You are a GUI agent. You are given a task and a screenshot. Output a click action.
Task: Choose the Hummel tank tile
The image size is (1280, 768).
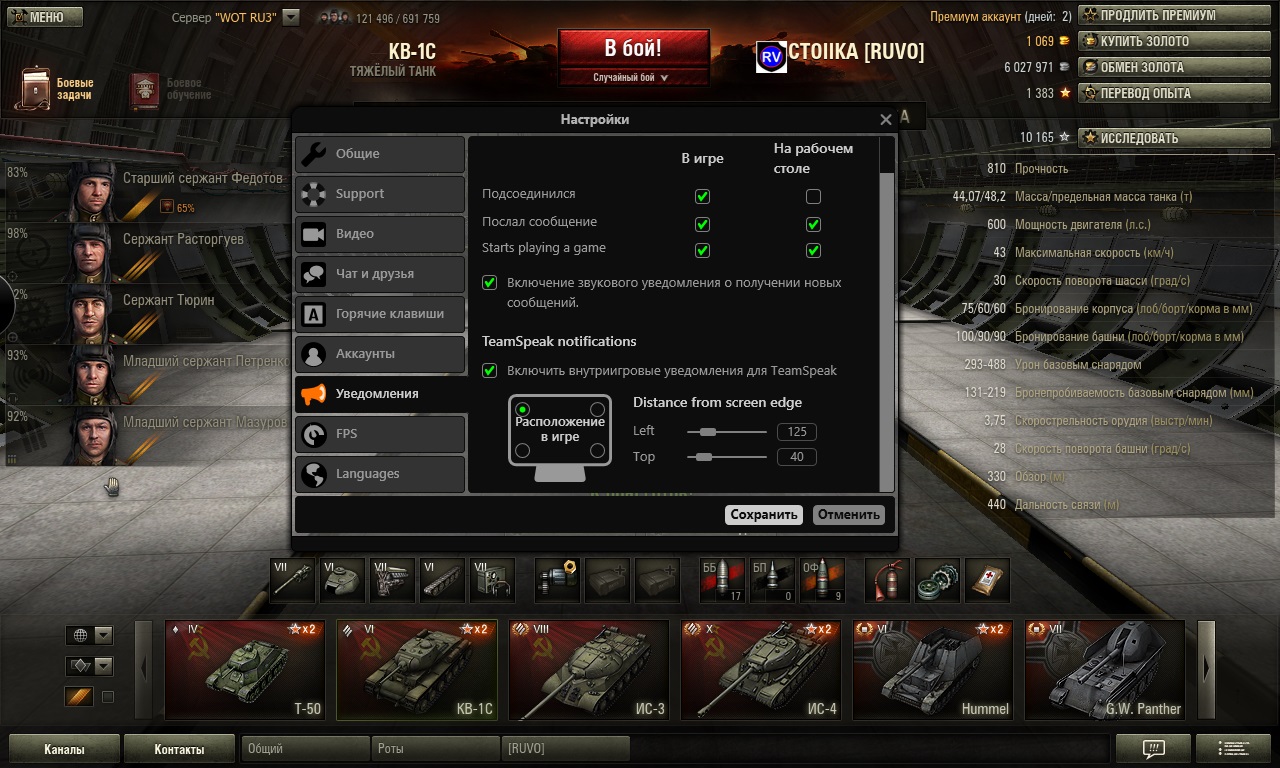932,670
